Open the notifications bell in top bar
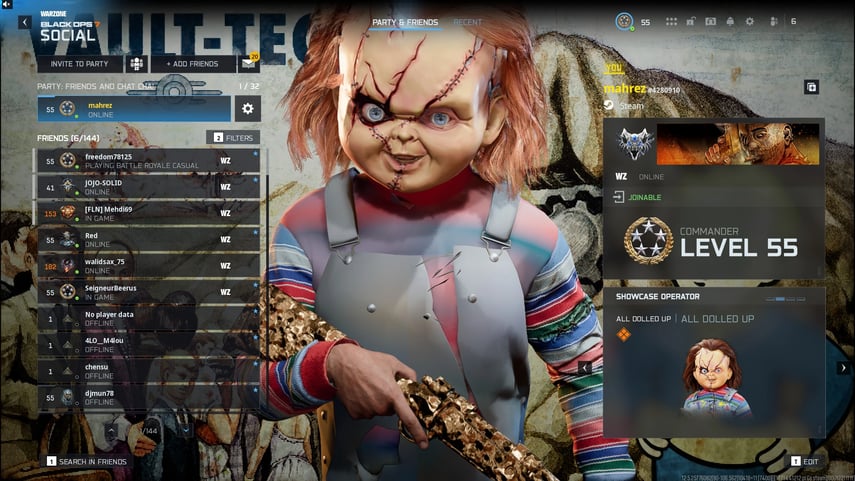The height and width of the screenshot is (481, 855). 730,21
